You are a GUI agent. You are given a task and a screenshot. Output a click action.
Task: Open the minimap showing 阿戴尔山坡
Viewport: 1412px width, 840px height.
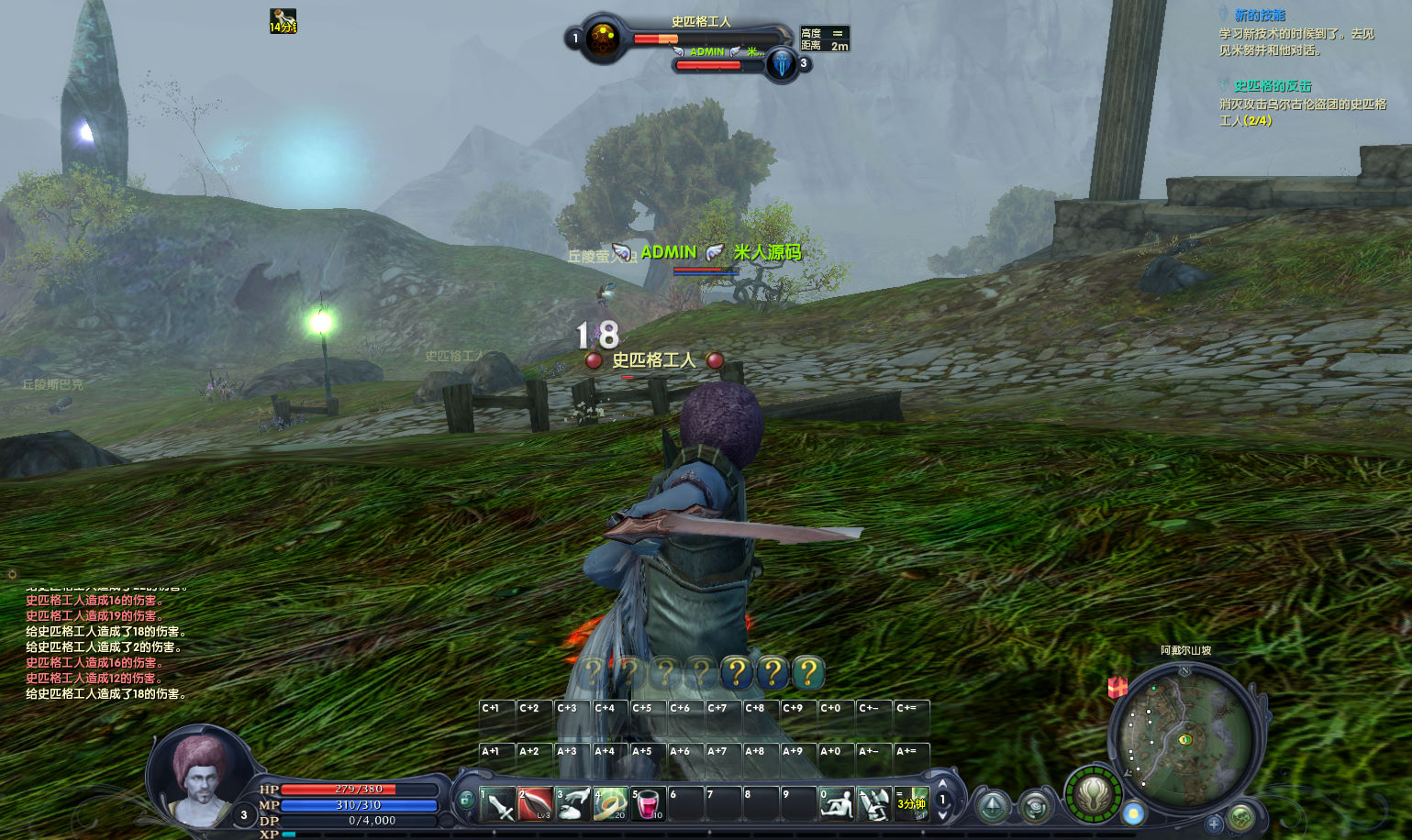tap(1184, 737)
